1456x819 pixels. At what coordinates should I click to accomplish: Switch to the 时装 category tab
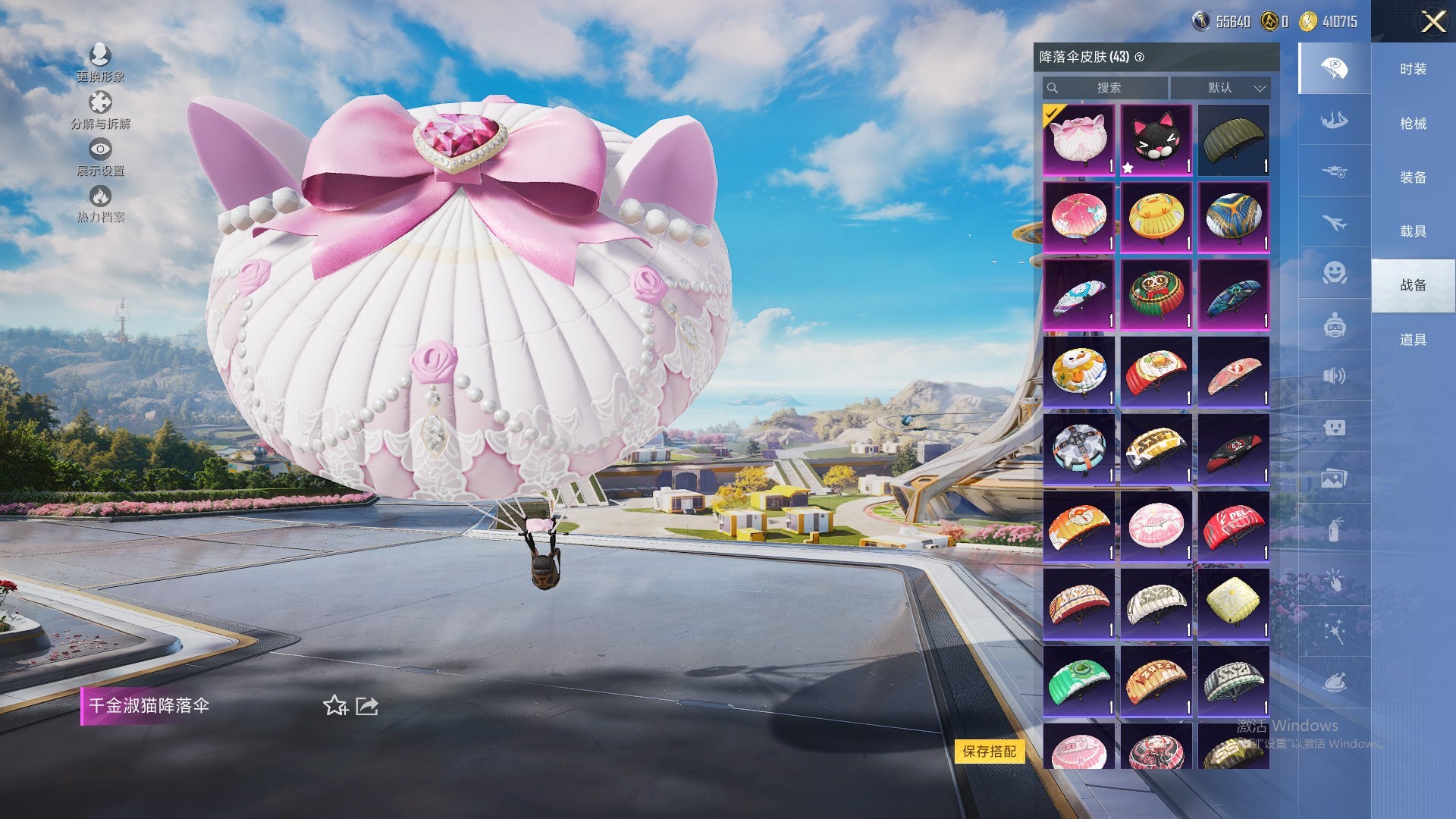click(1413, 69)
